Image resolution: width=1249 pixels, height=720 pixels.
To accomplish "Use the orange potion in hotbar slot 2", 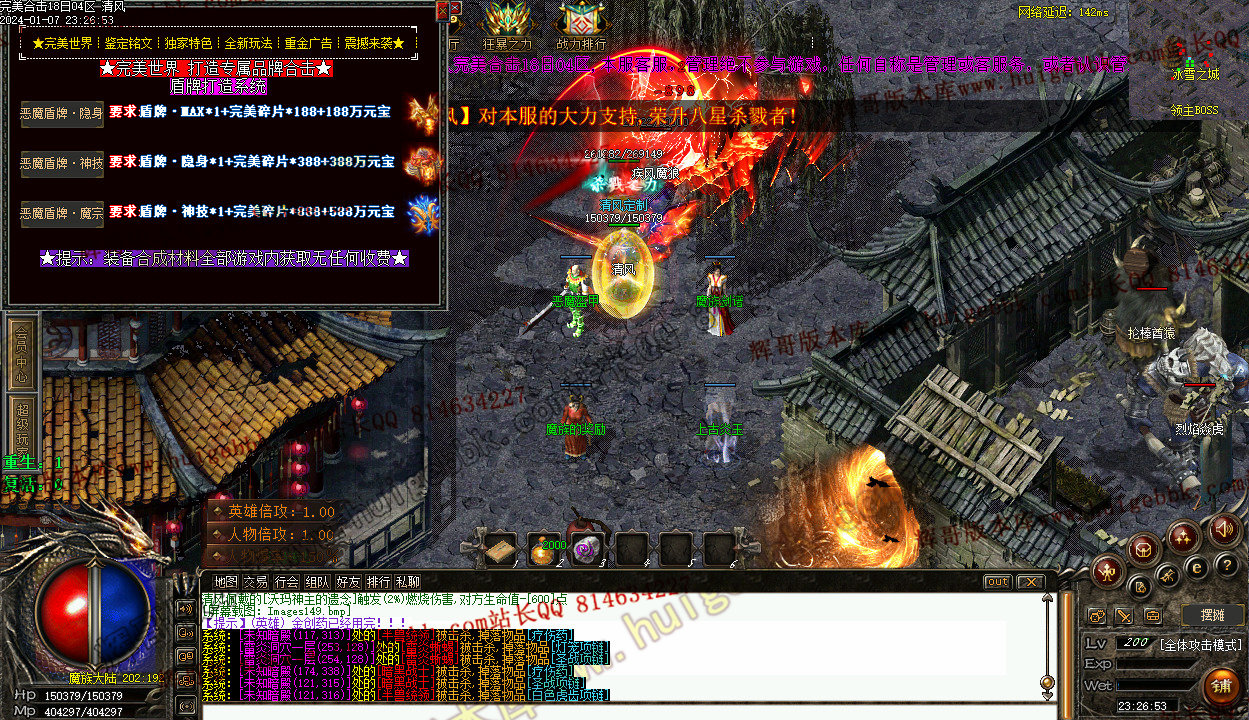I will [x=546, y=549].
